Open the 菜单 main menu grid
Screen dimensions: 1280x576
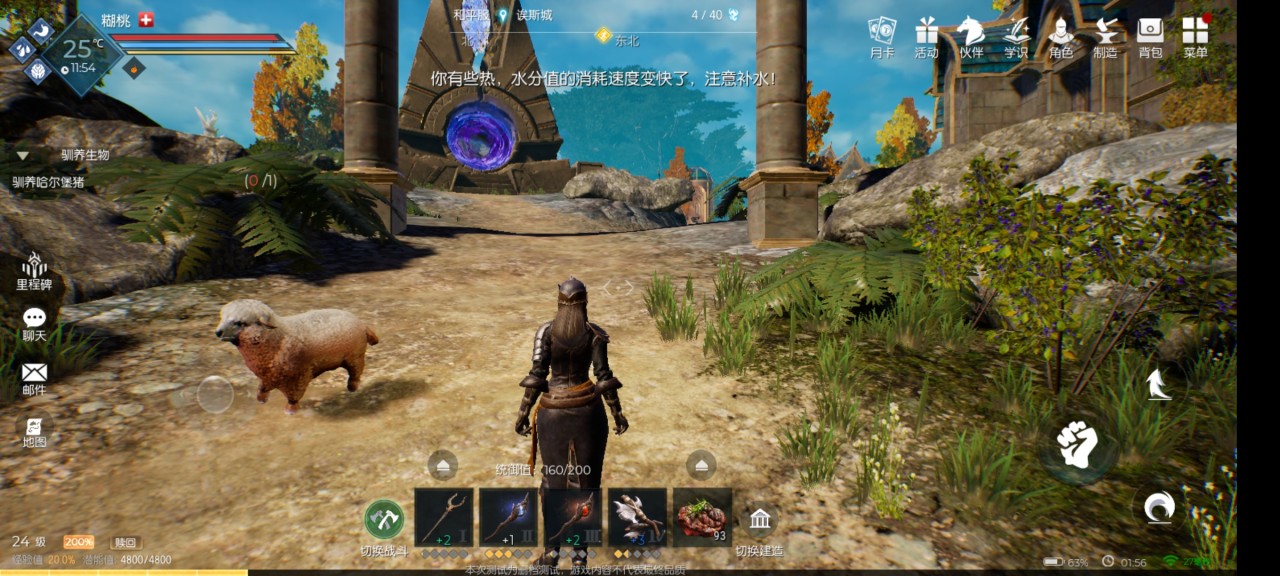pyautogui.click(x=1195, y=34)
